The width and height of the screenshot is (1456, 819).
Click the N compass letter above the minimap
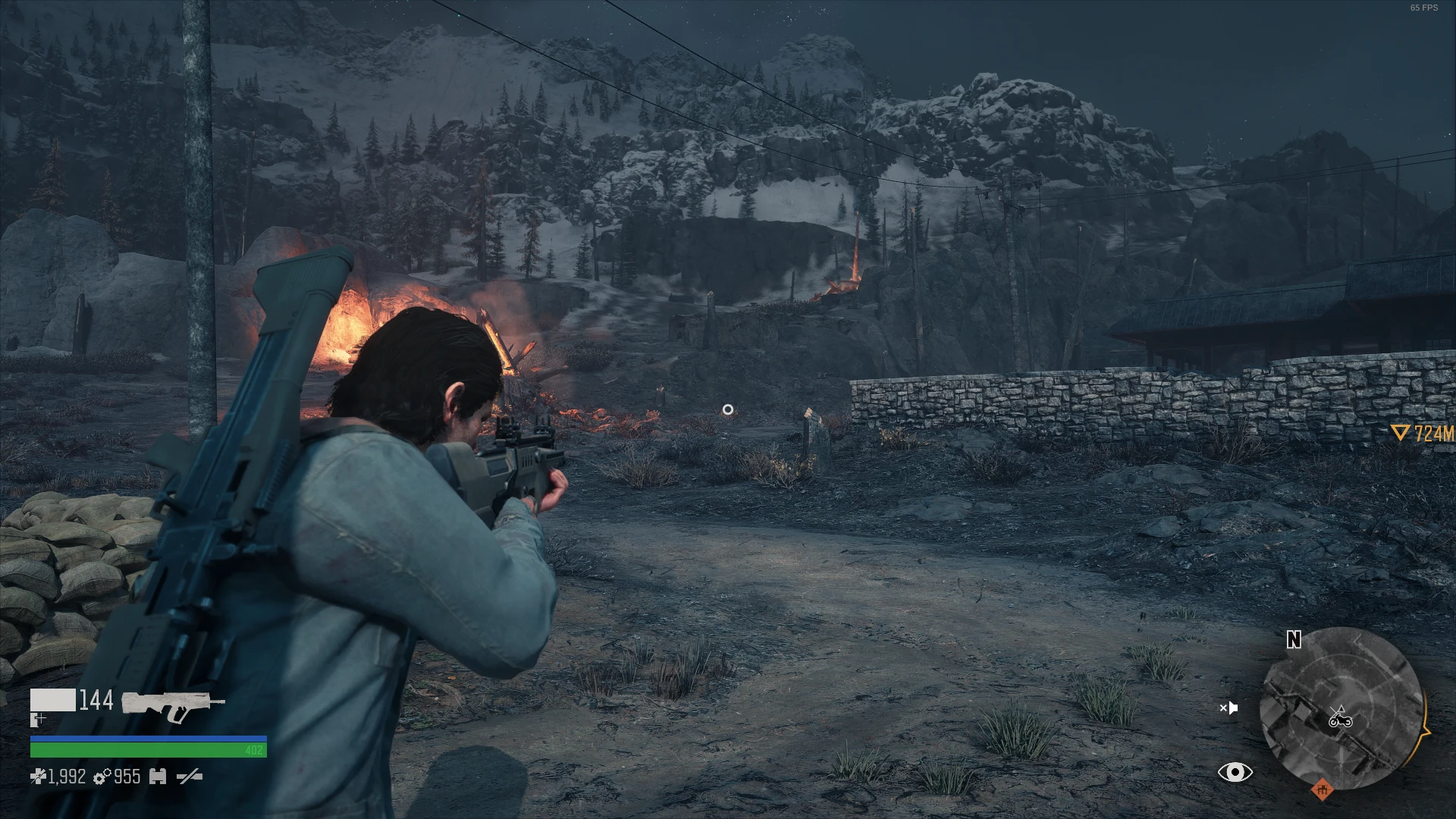tap(1293, 639)
